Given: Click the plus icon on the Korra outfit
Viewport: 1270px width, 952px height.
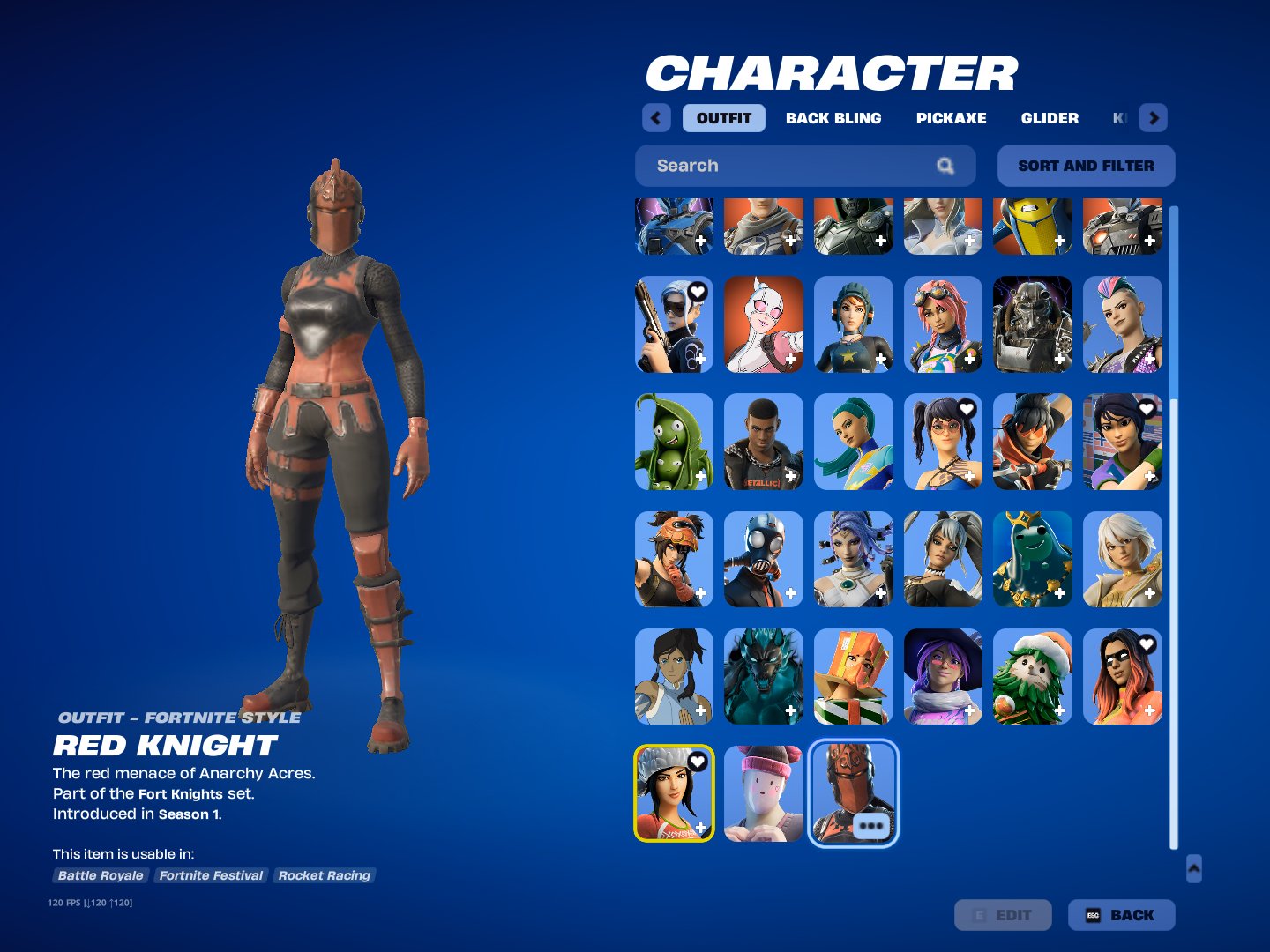Looking at the screenshot, I should click(699, 712).
